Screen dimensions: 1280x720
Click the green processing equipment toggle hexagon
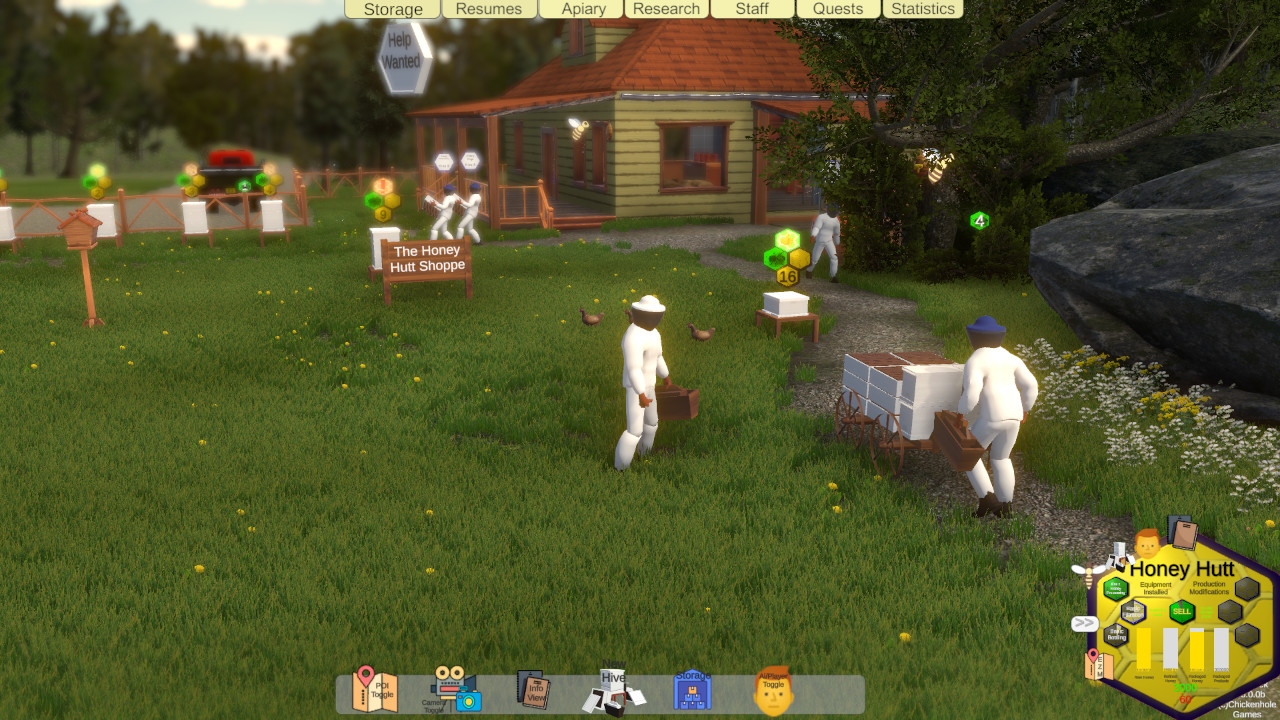pyautogui.click(x=1115, y=587)
